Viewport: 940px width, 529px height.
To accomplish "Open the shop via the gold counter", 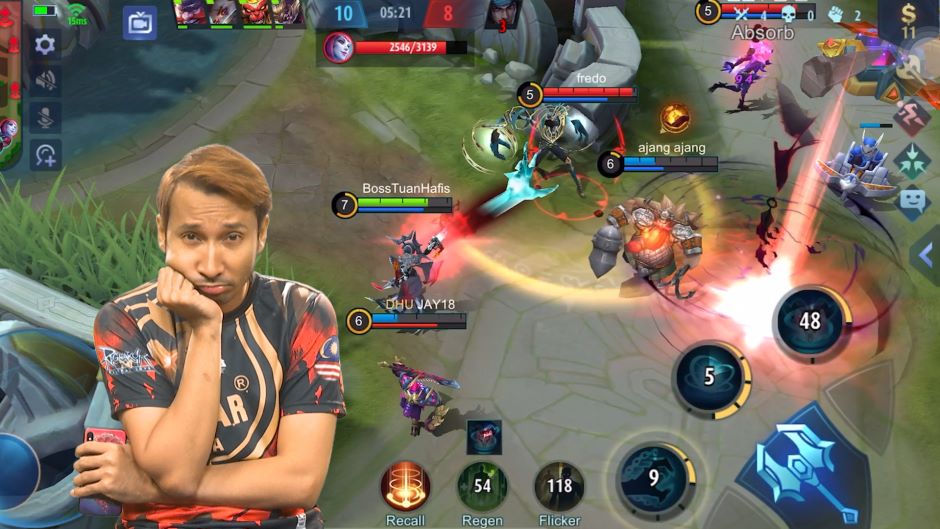I will [x=908, y=22].
